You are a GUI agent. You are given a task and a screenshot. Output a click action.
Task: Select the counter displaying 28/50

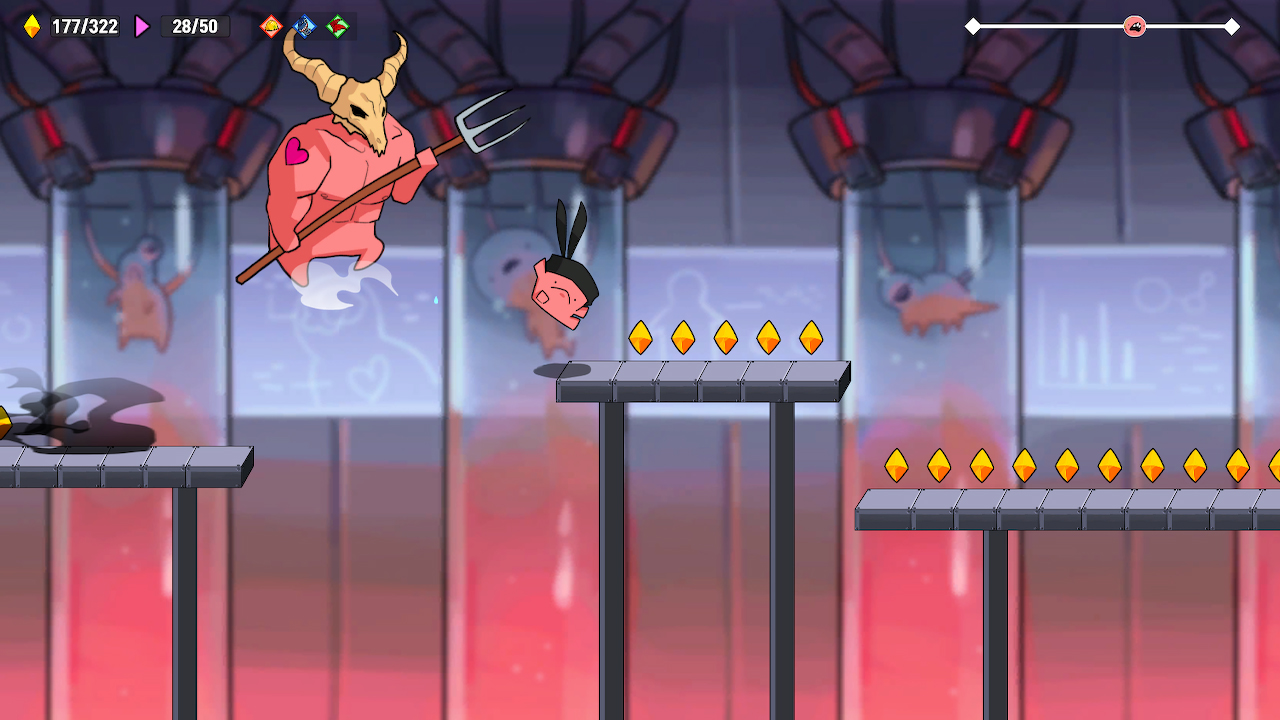(x=196, y=26)
